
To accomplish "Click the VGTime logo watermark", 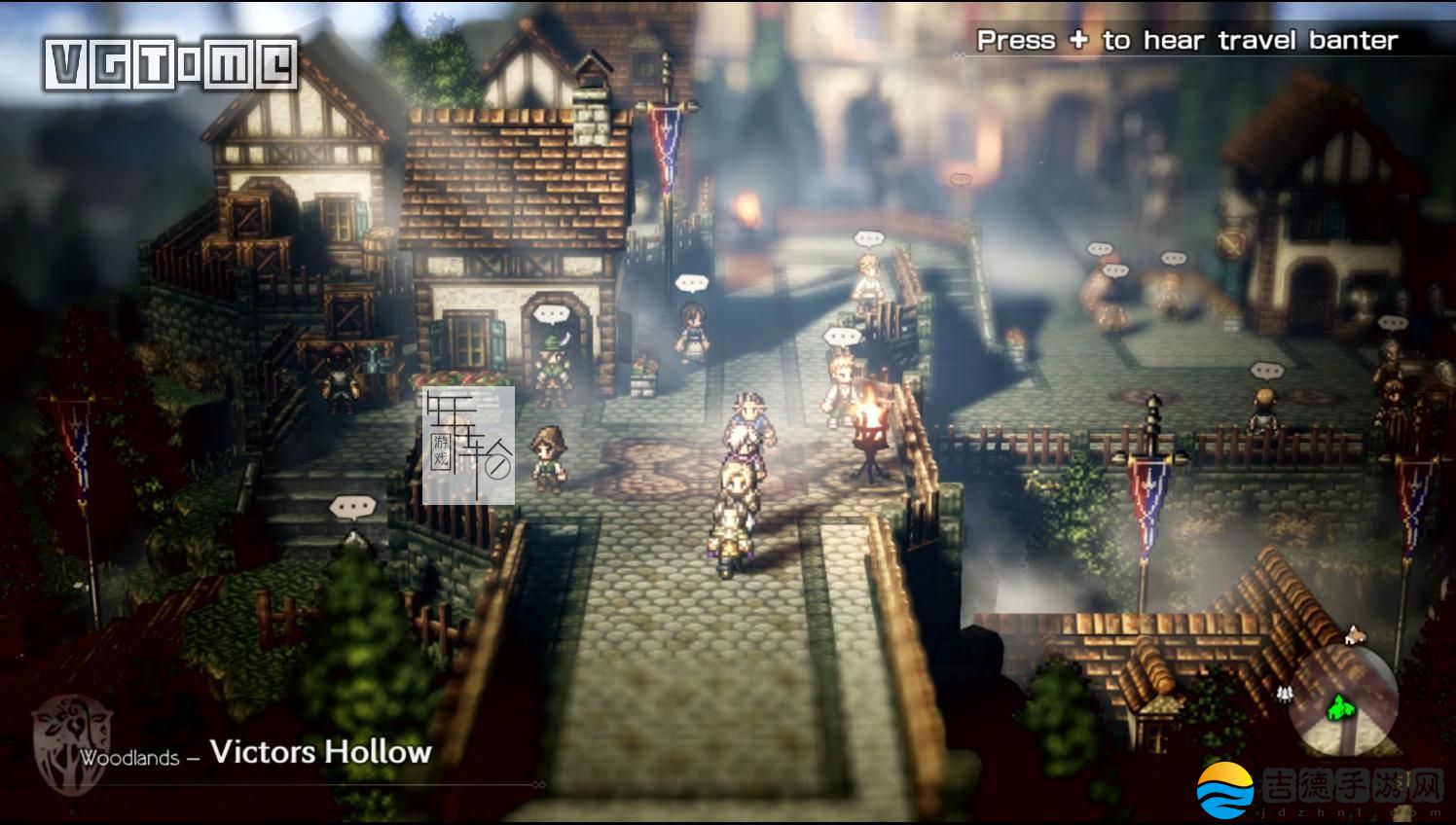I will pyautogui.click(x=170, y=64).
